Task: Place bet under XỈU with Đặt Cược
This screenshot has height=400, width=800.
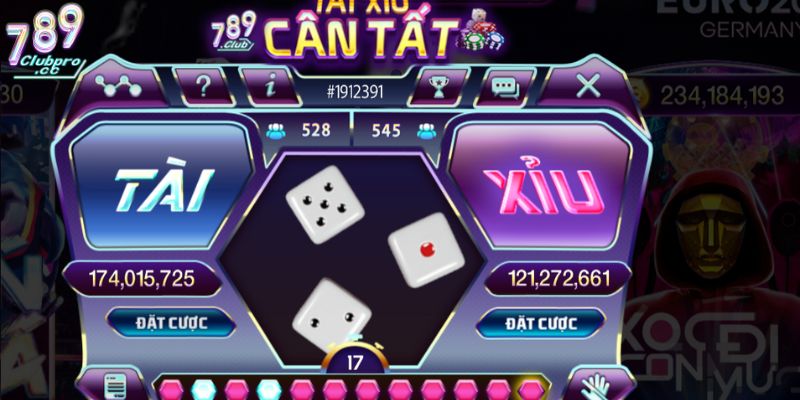Action: pos(540,323)
